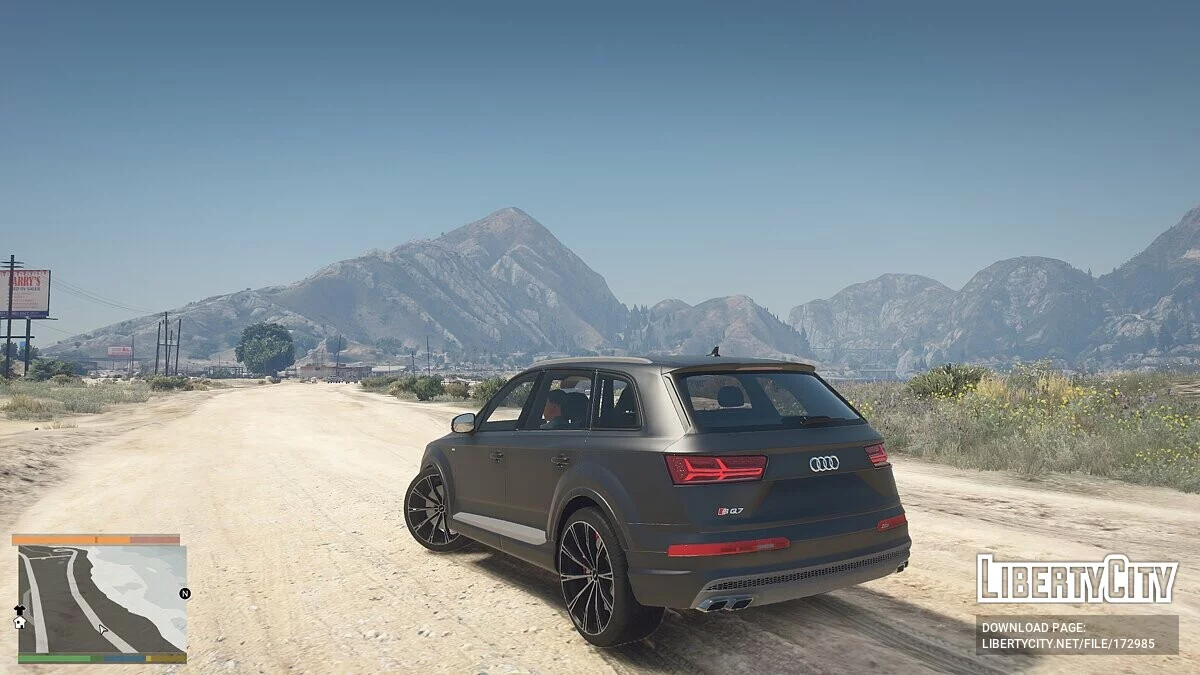
Task: Click the north compass marker
Action: click(x=184, y=593)
